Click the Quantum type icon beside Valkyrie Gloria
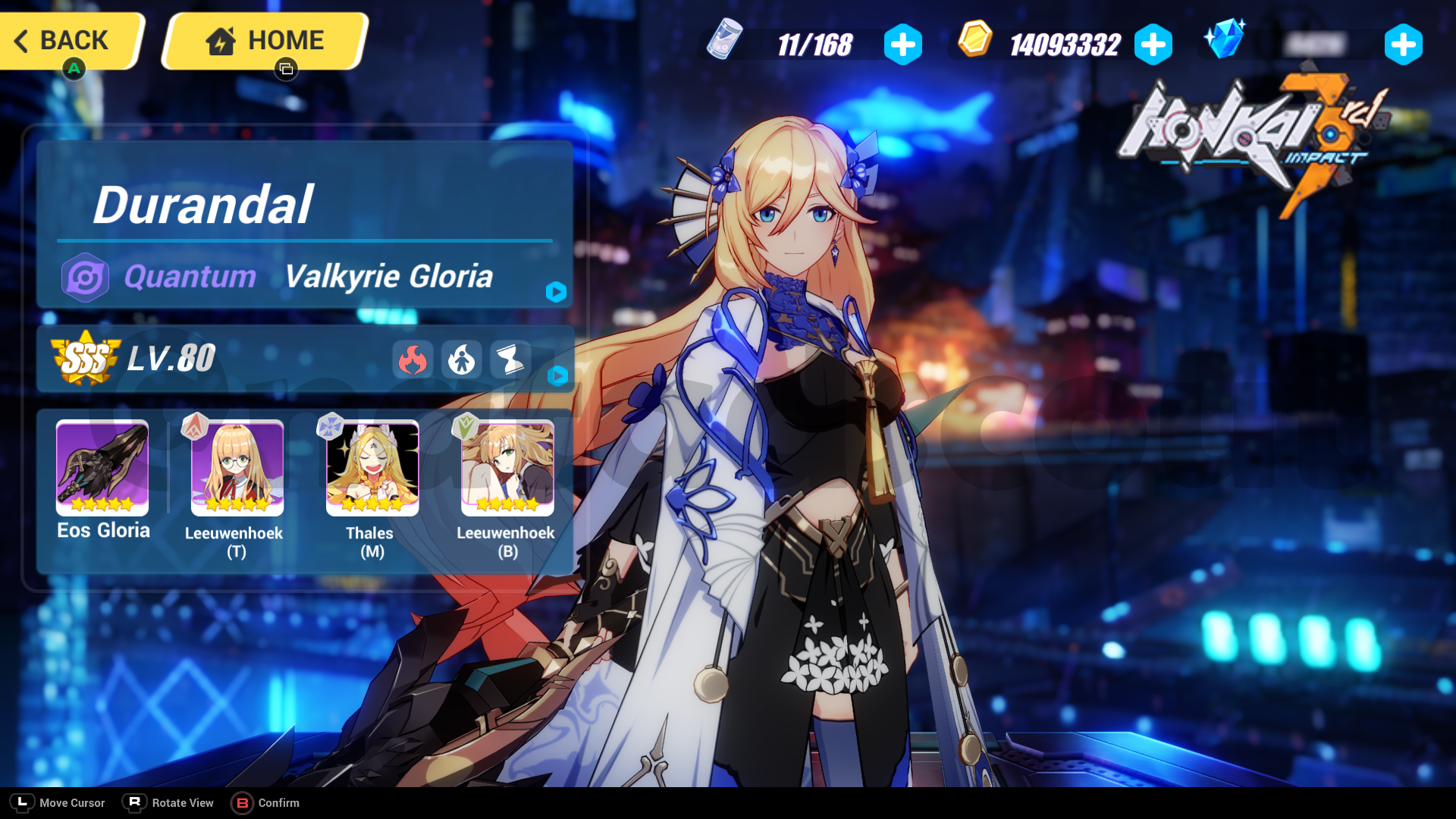The height and width of the screenshot is (819, 1456). point(85,277)
